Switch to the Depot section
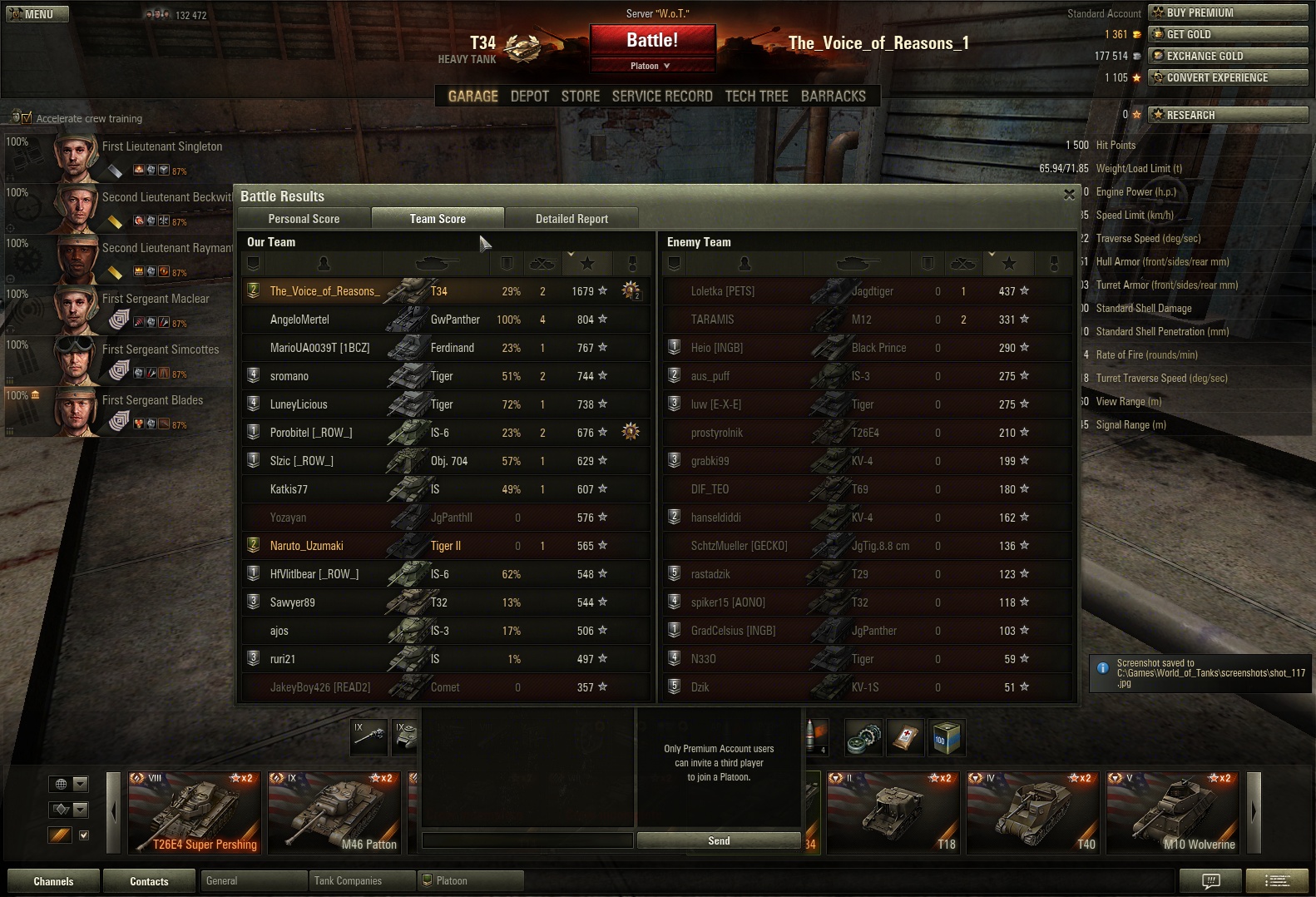1316x897 pixels. click(529, 97)
